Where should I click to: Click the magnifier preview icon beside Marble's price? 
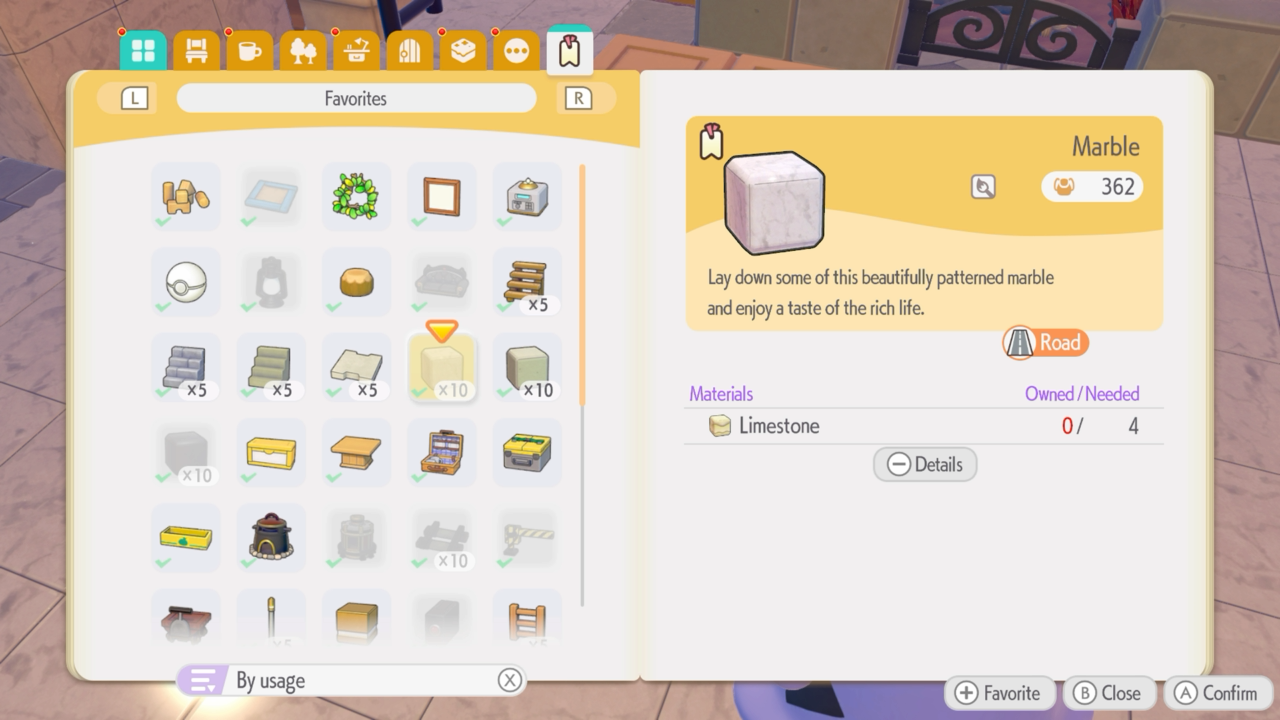(x=982, y=187)
